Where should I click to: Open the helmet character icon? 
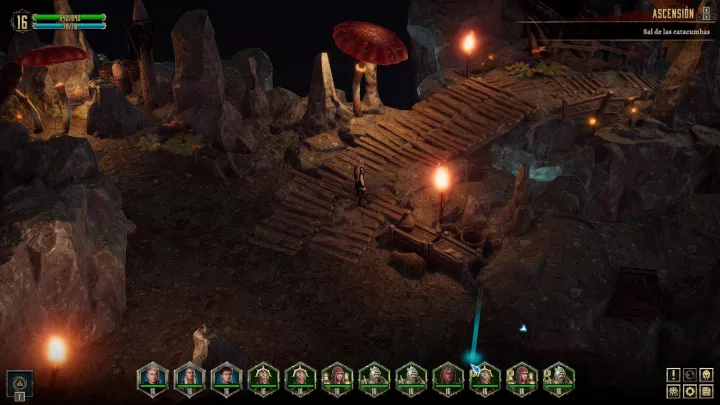tap(704, 375)
